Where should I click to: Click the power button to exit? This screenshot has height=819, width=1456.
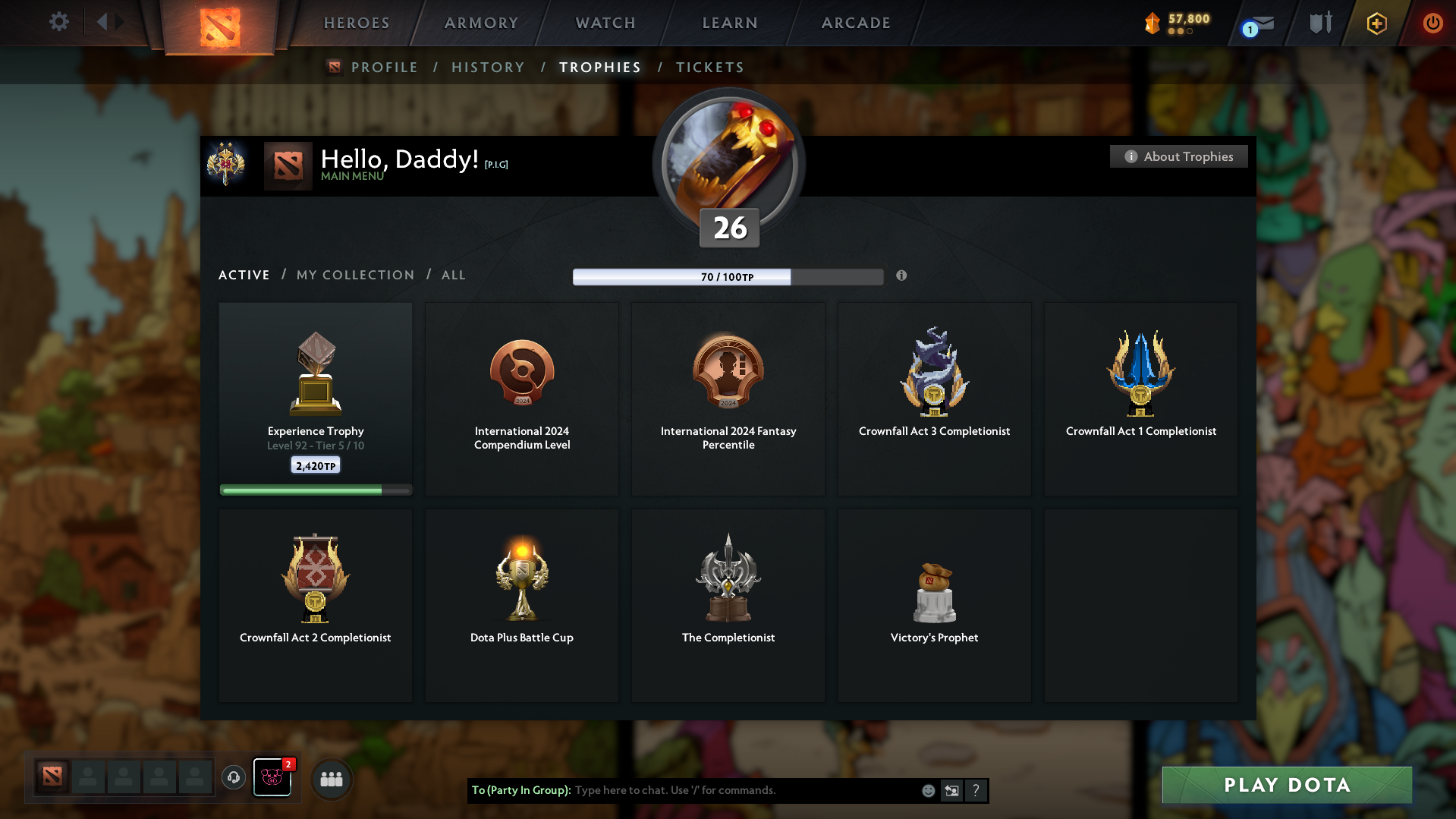click(x=1432, y=23)
